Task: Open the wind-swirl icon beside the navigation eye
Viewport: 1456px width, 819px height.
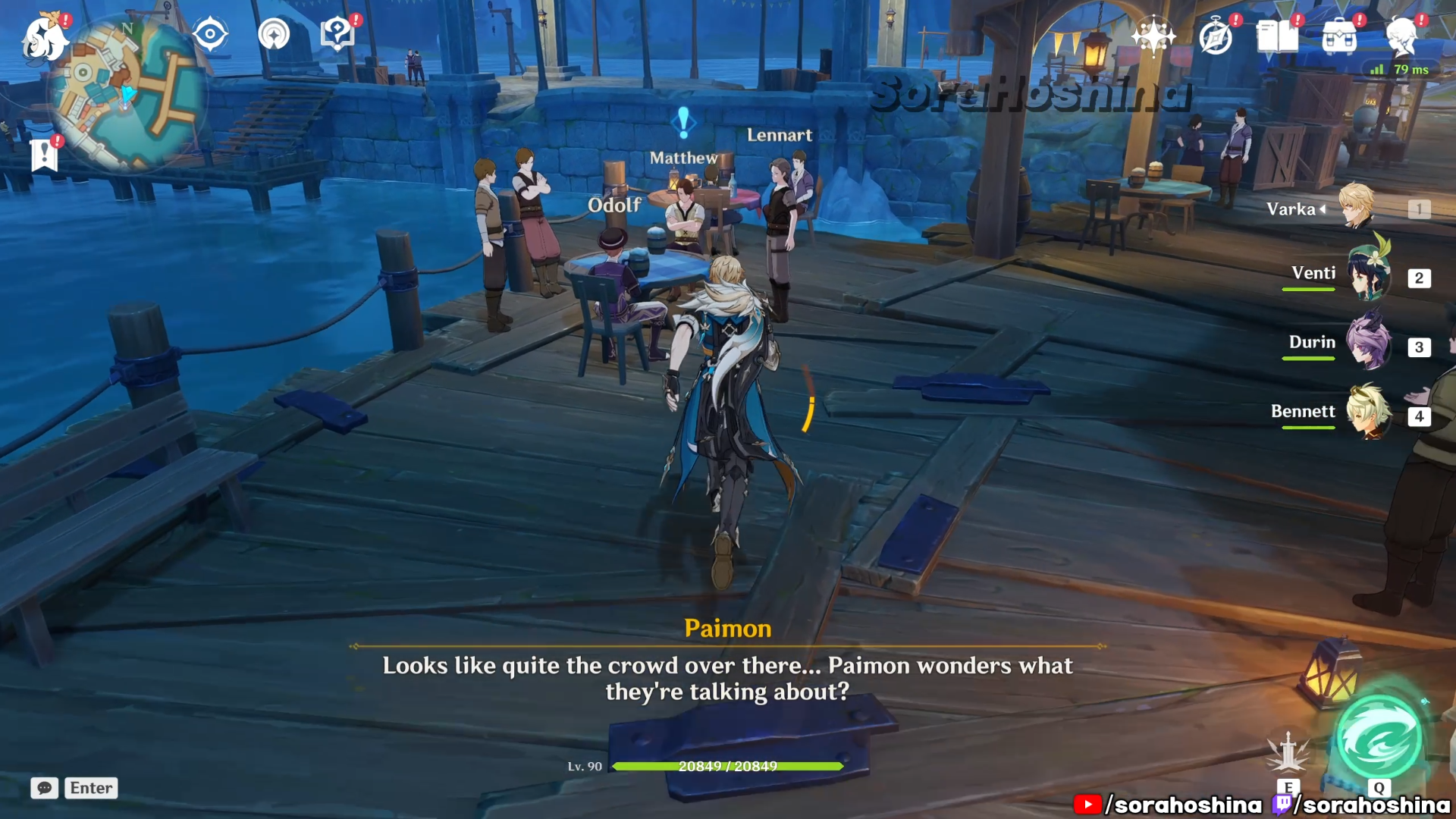Action: 274,35
